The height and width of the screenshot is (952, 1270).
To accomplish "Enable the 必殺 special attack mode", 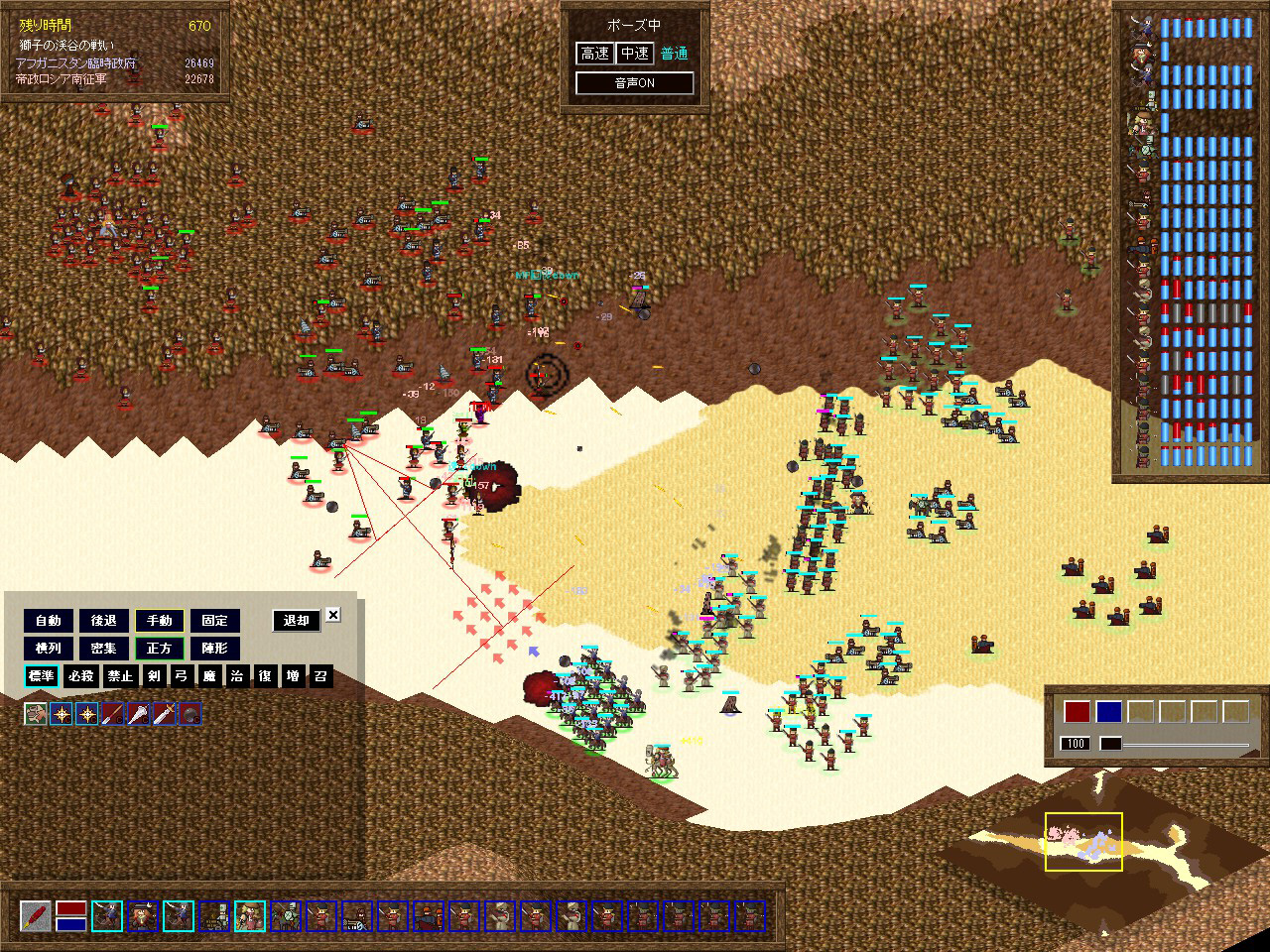I will pyautogui.click(x=81, y=676).
